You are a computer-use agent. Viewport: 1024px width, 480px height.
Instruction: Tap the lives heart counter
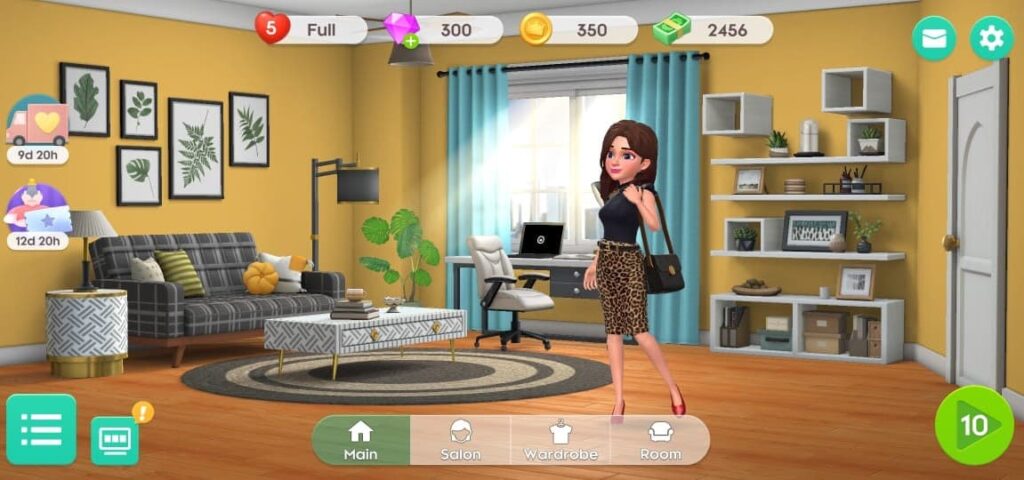click(x=310, y=30)
